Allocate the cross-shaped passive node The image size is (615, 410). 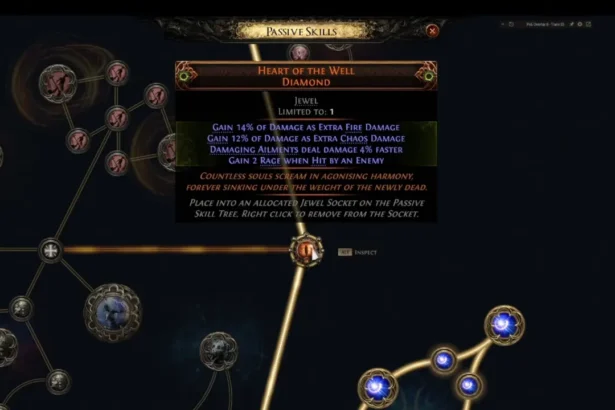pos(50,249)
